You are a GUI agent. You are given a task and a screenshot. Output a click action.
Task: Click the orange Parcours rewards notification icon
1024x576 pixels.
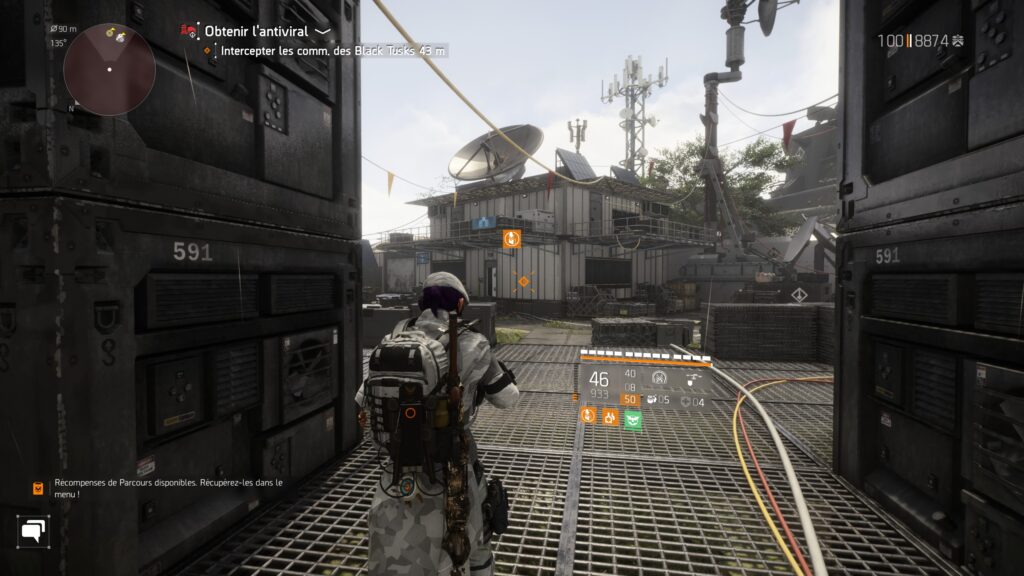click(38, 488)
